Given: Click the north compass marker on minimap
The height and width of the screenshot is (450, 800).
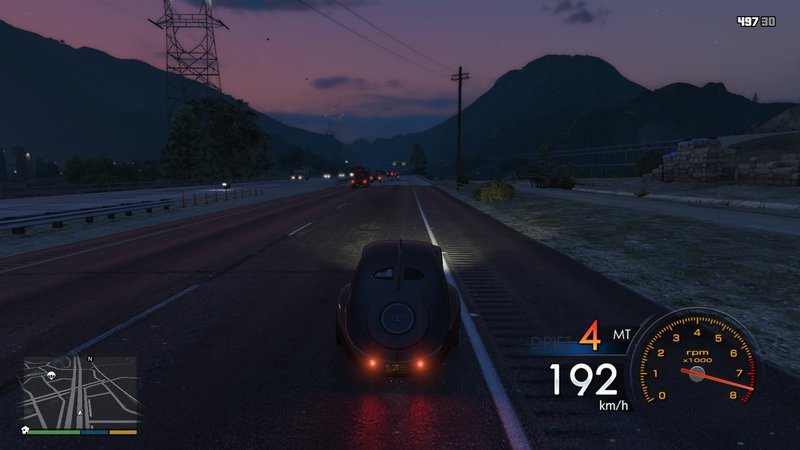Looking at the screenshot, I should coord(90,358).
